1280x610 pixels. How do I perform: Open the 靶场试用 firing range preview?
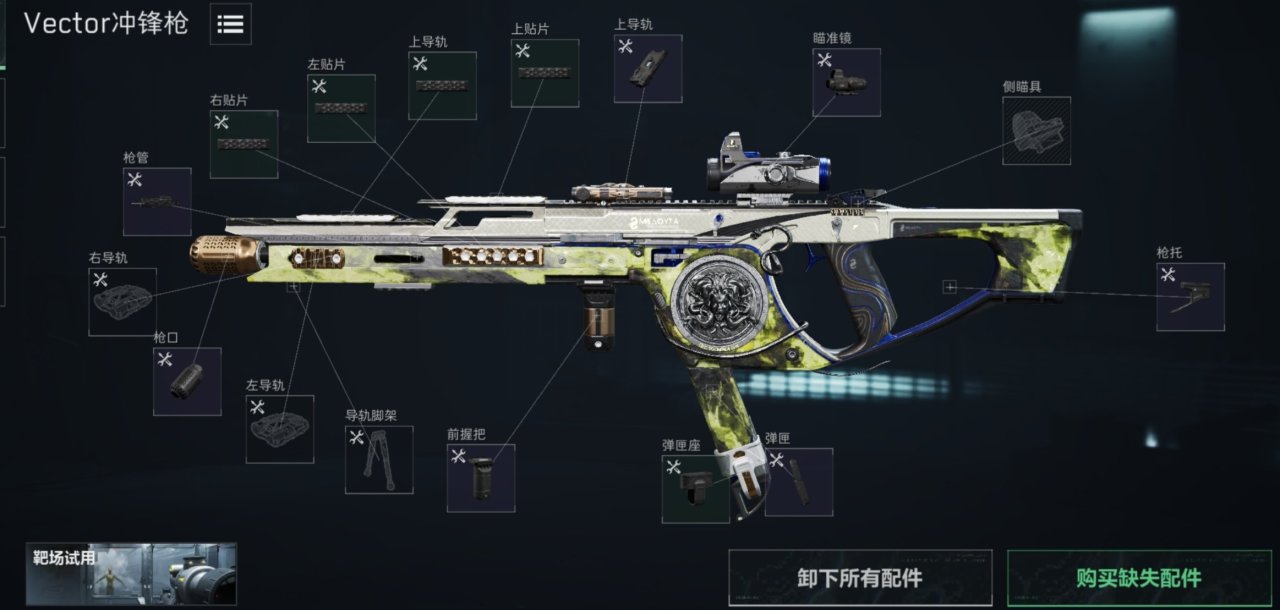click(131, 574)
